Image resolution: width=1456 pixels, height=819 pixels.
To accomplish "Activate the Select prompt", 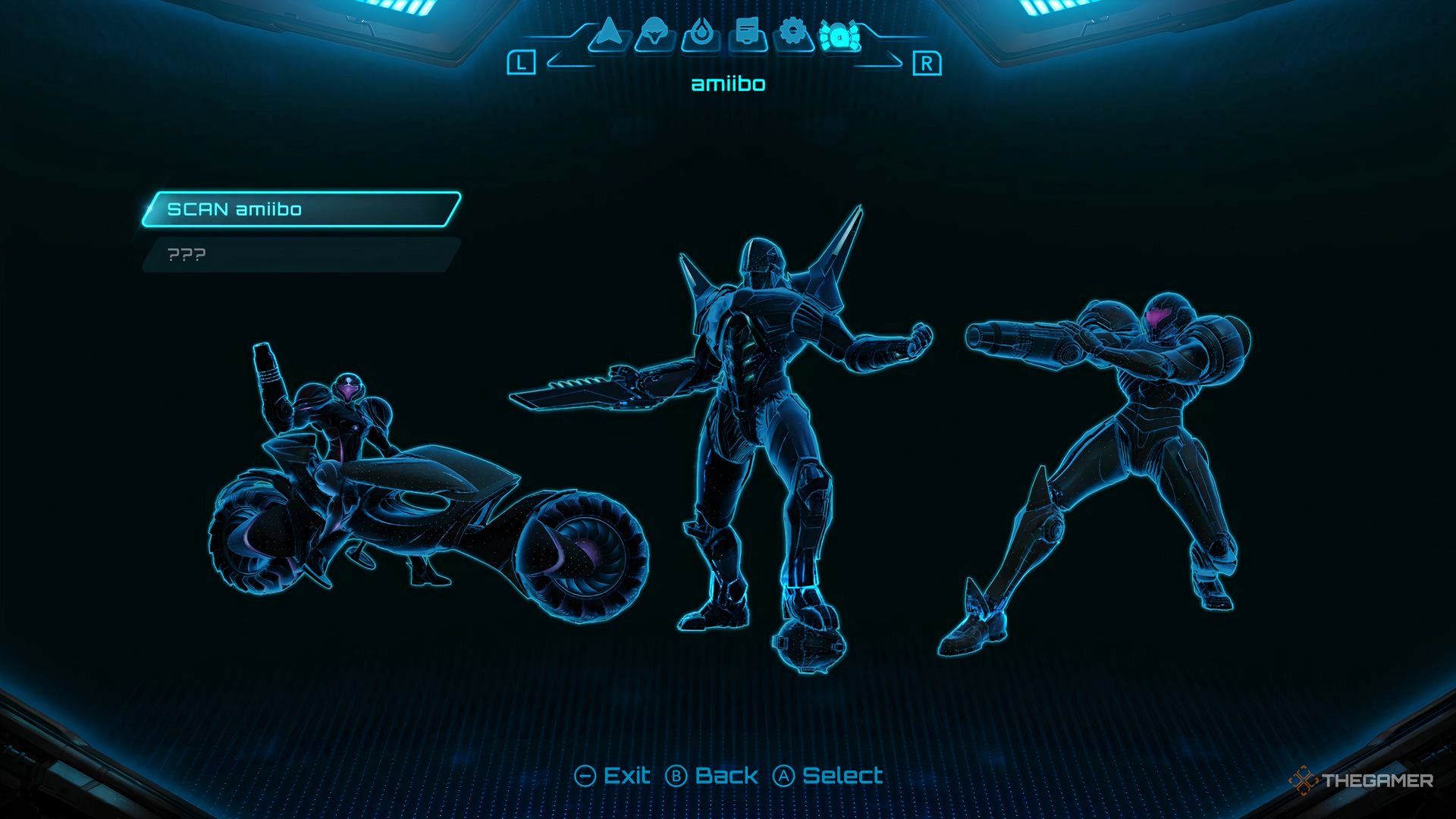I will (843, 776).
